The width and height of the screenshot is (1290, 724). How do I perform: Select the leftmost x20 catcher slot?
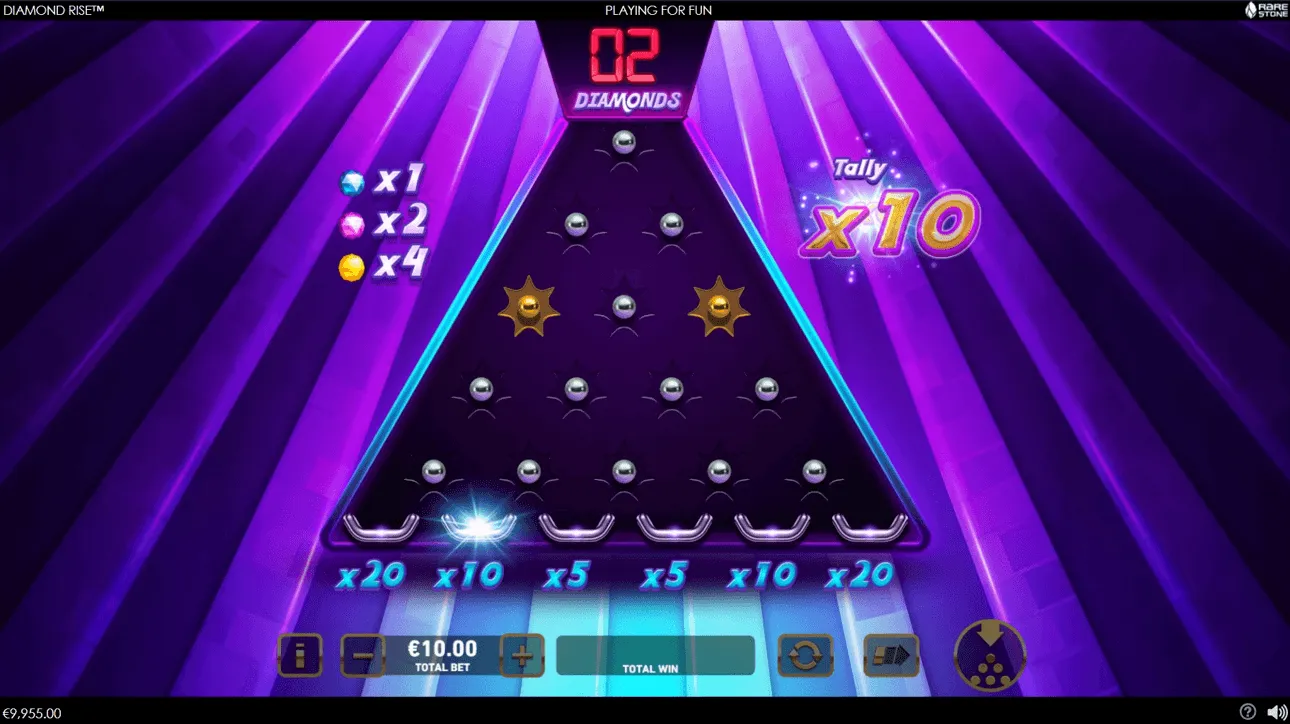381,525
